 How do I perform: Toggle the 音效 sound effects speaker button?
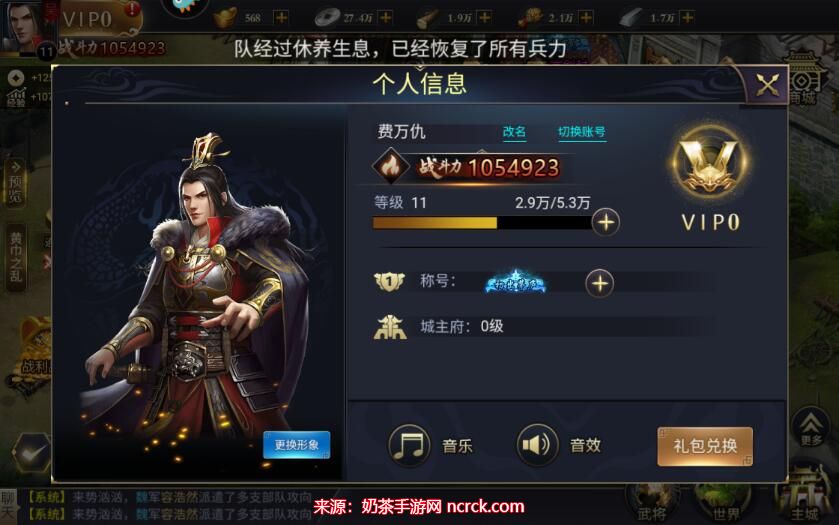click(537, 445)
